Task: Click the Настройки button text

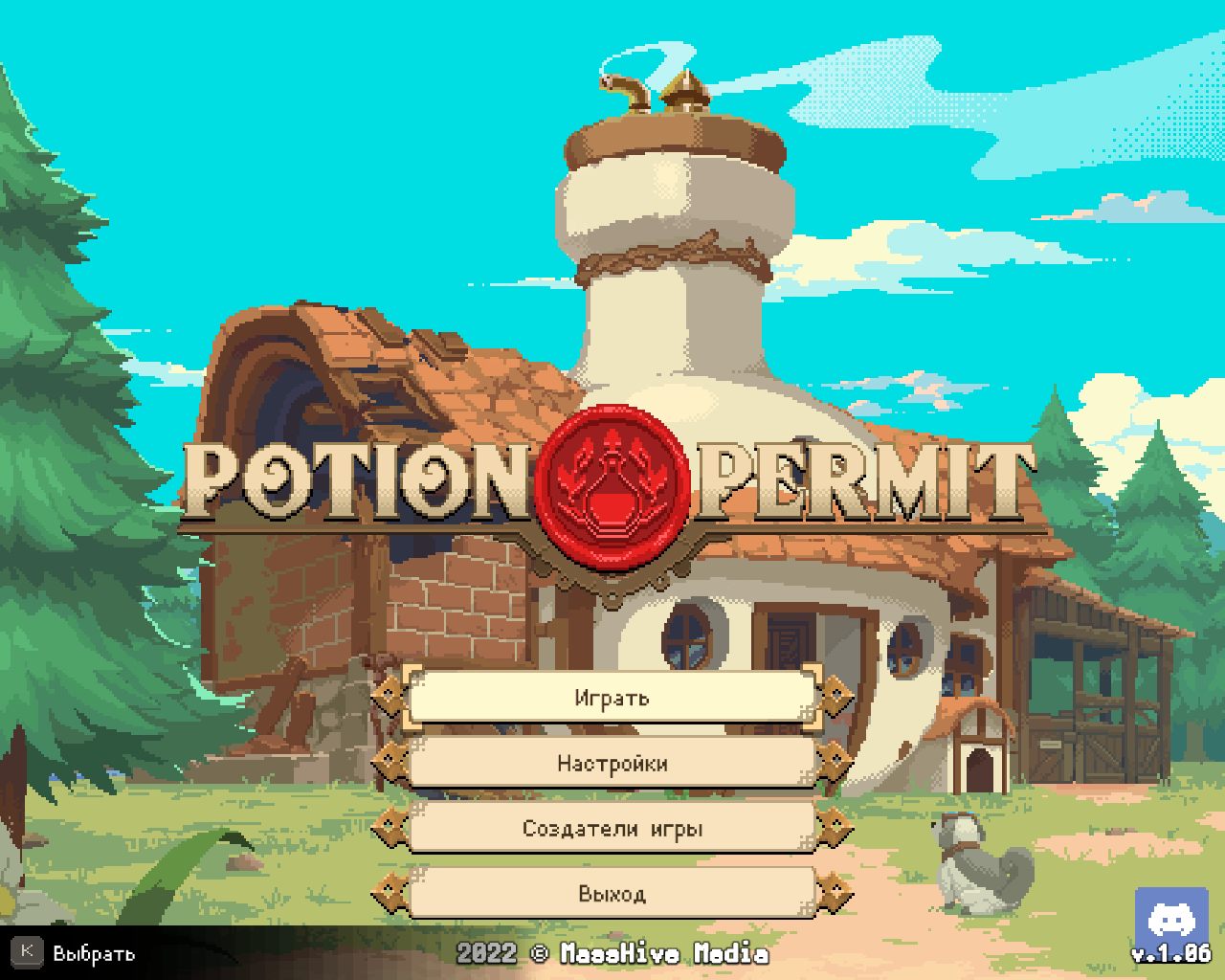Action: point(612,764)
